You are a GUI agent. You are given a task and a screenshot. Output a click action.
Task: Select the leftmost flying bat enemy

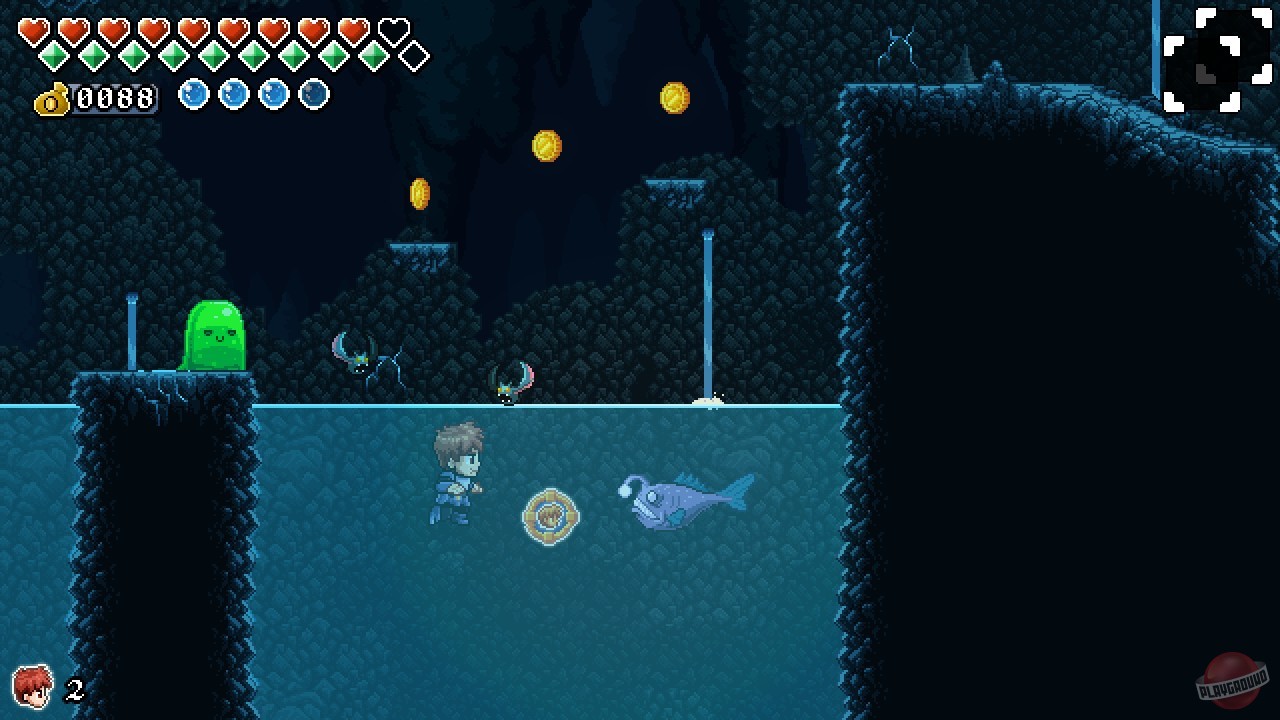click(x=362, y=362)
